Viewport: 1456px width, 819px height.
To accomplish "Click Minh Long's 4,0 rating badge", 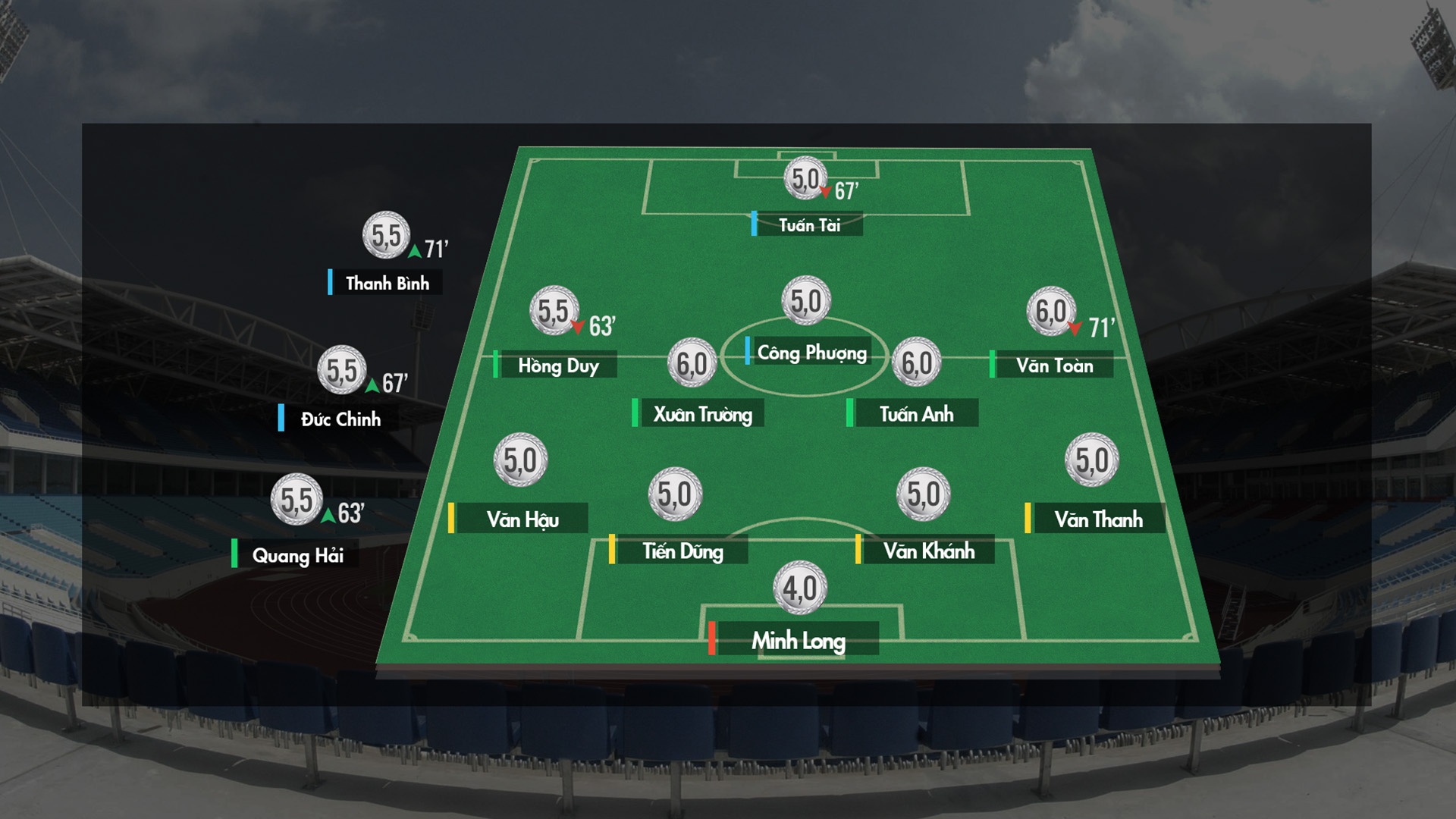I will click(800, 588).
